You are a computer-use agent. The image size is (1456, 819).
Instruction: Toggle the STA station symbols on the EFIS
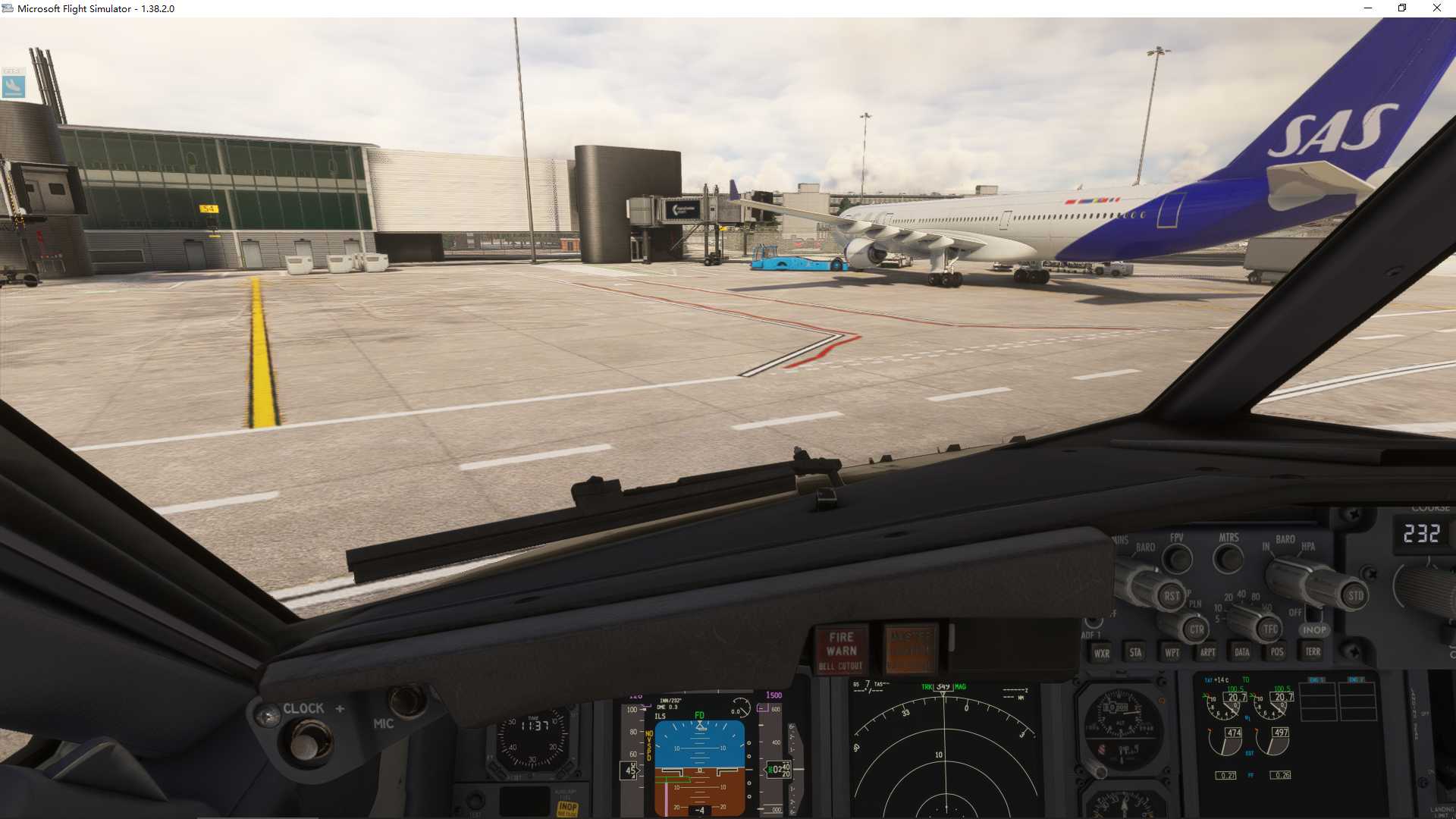[1136, 652]
